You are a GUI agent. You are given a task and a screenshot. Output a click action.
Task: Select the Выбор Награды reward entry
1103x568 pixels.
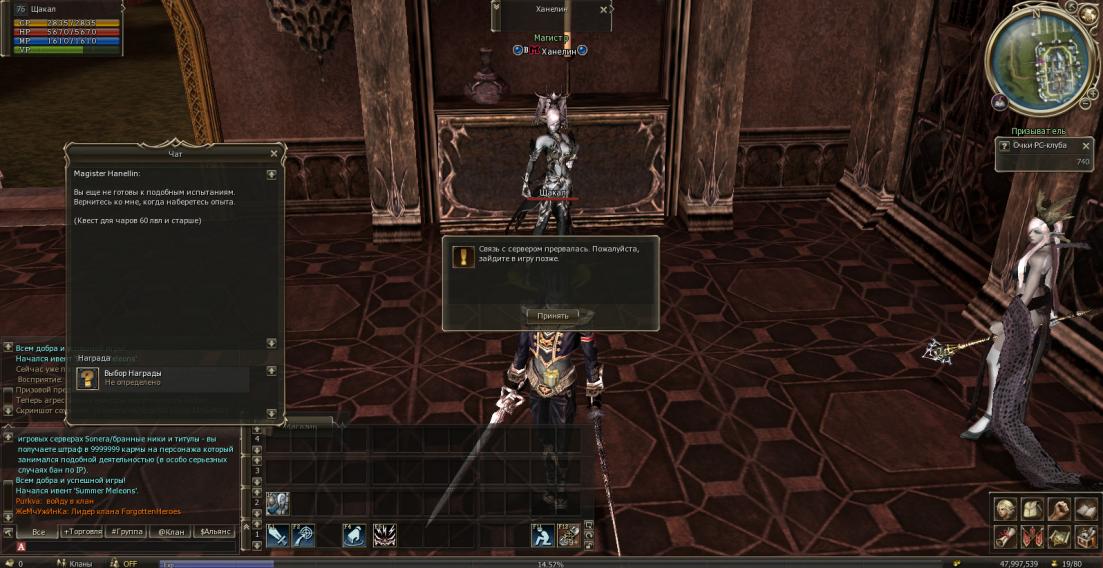point(161,378)
